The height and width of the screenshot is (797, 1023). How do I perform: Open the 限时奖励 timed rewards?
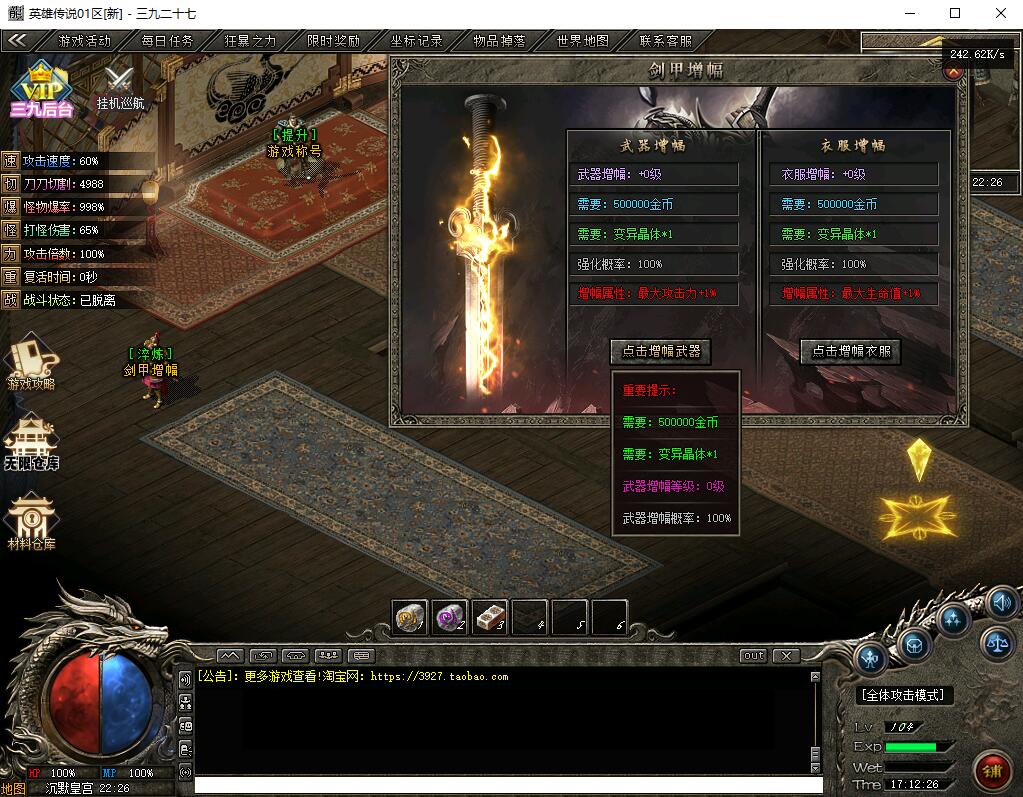tap(333, 41)
